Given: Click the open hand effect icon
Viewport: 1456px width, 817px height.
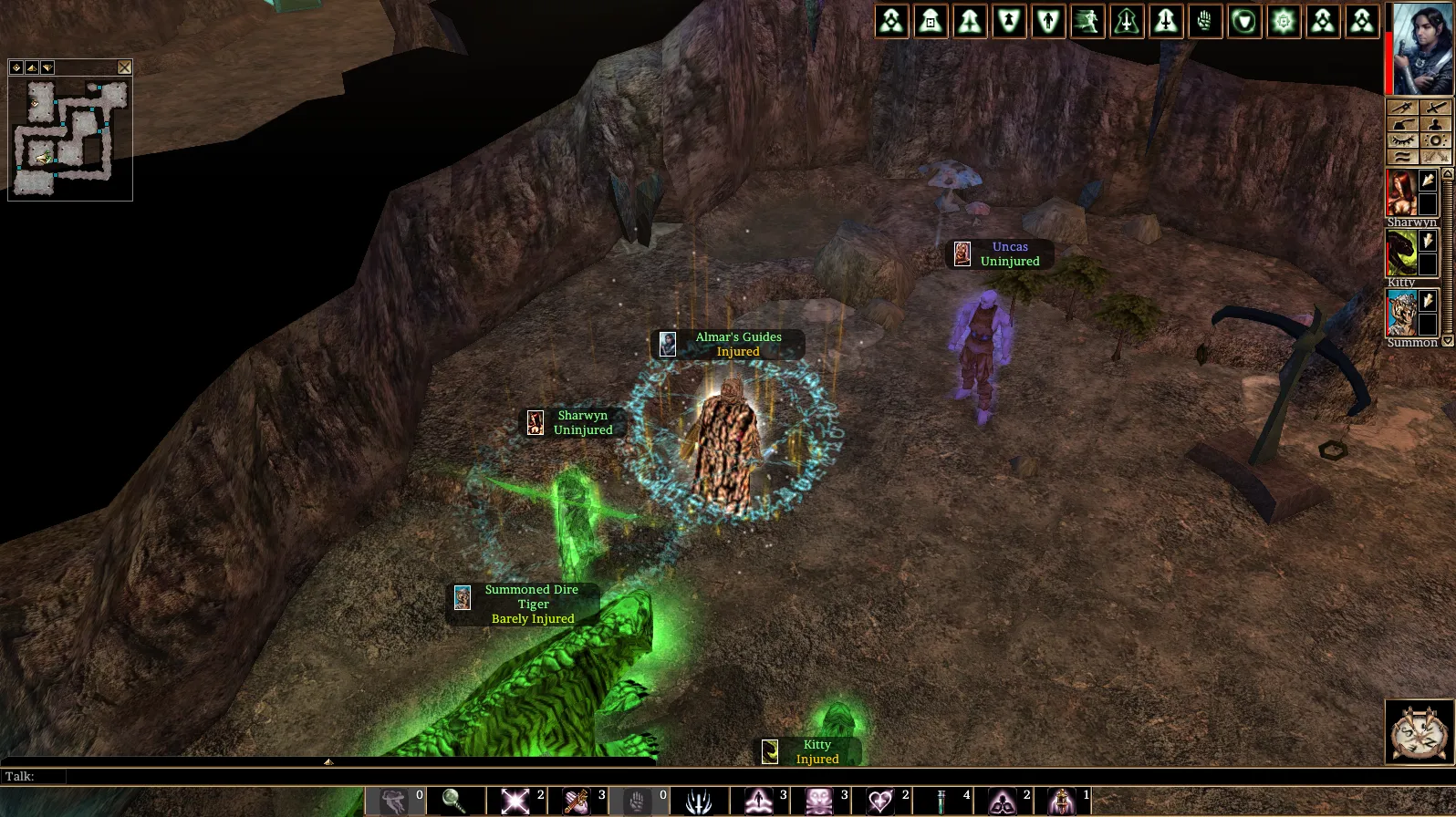Looking at the screenshot, I should coord(1205,22).
